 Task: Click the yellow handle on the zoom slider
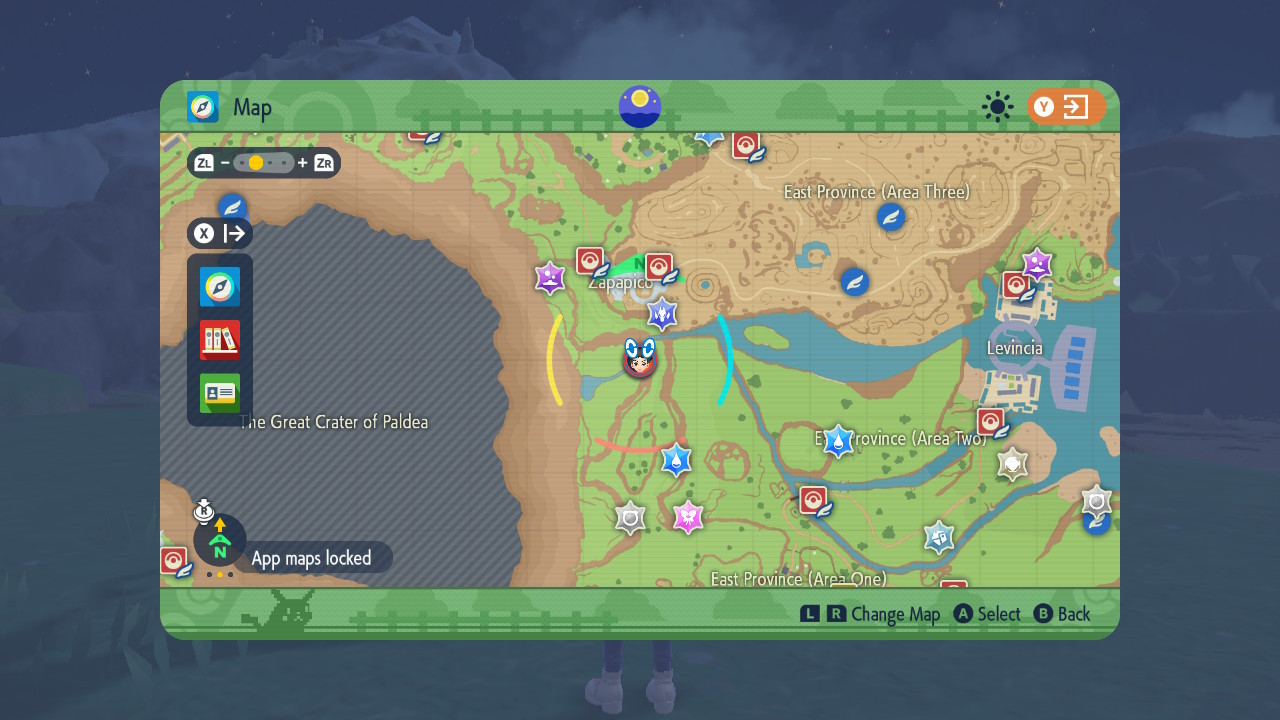258,162
